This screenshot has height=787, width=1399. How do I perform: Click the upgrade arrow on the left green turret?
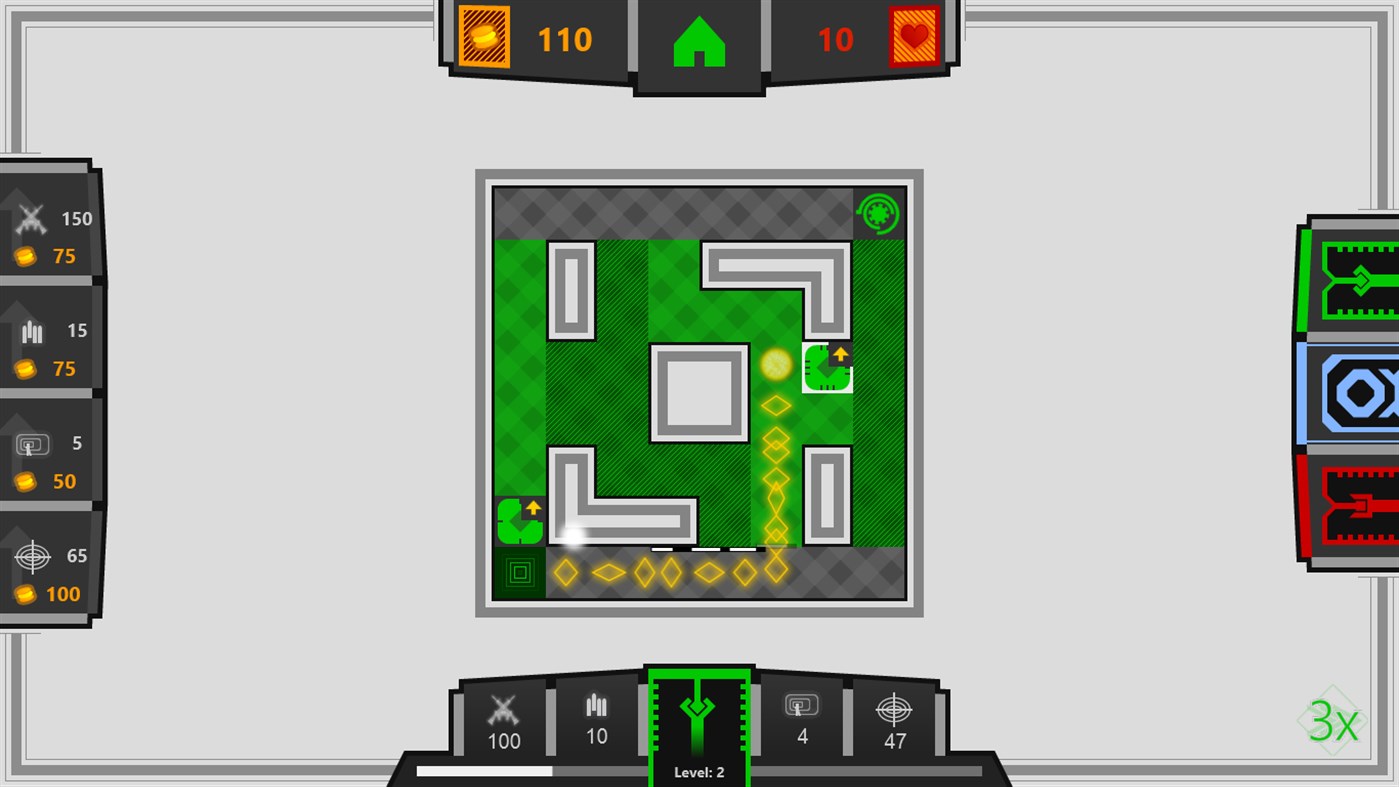point(531,506)
